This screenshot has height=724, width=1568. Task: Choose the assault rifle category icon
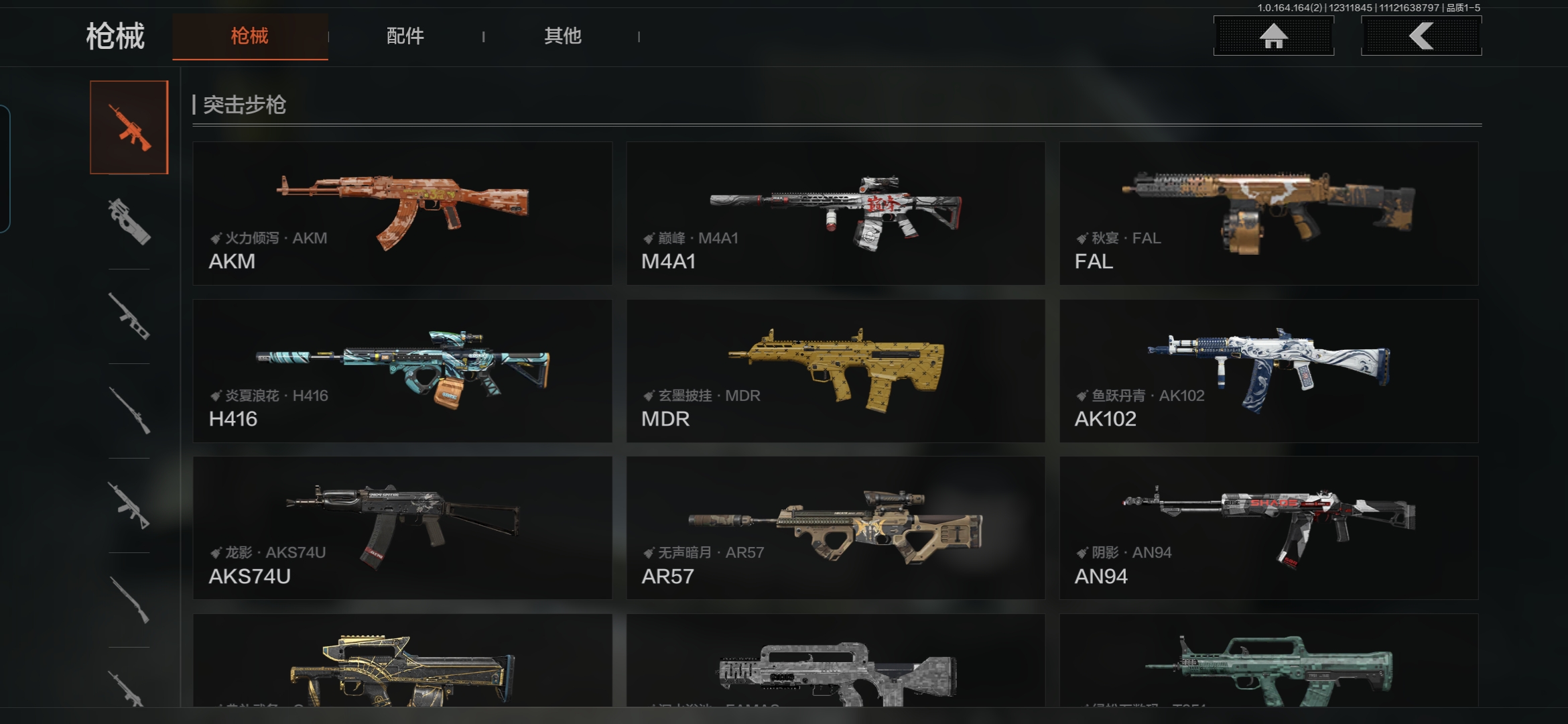coord(129,127)
